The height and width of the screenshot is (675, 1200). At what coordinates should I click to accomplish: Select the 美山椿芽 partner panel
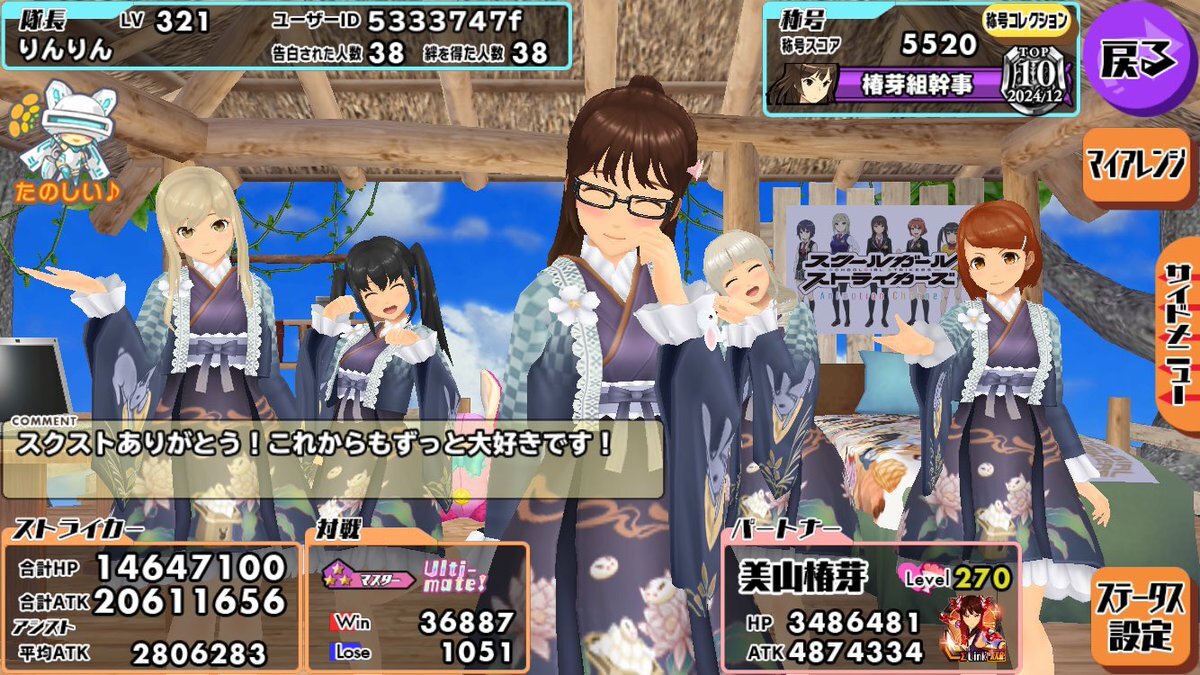point(870,606)
